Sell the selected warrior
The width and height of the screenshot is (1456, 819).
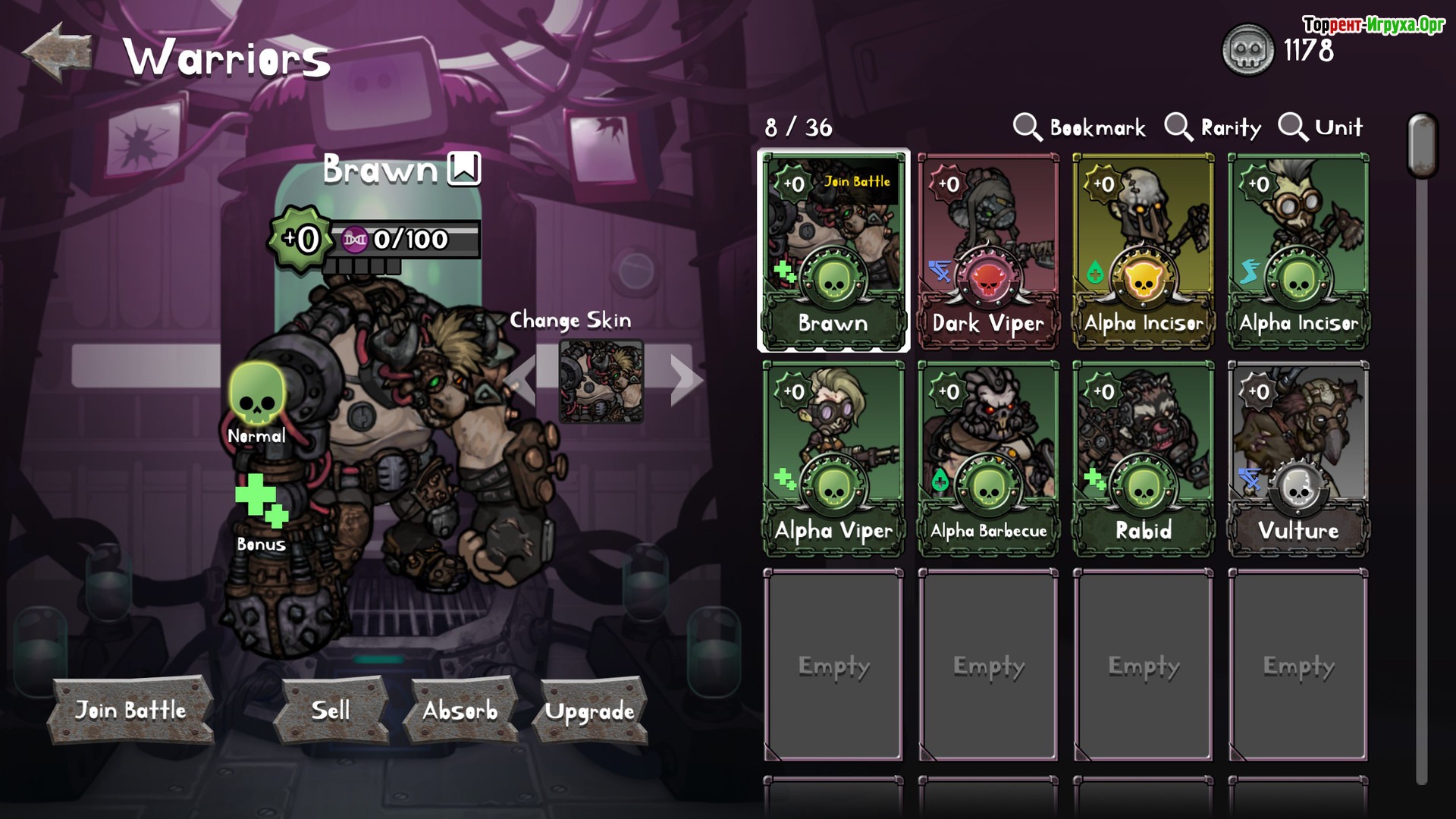tap(331, 710)
